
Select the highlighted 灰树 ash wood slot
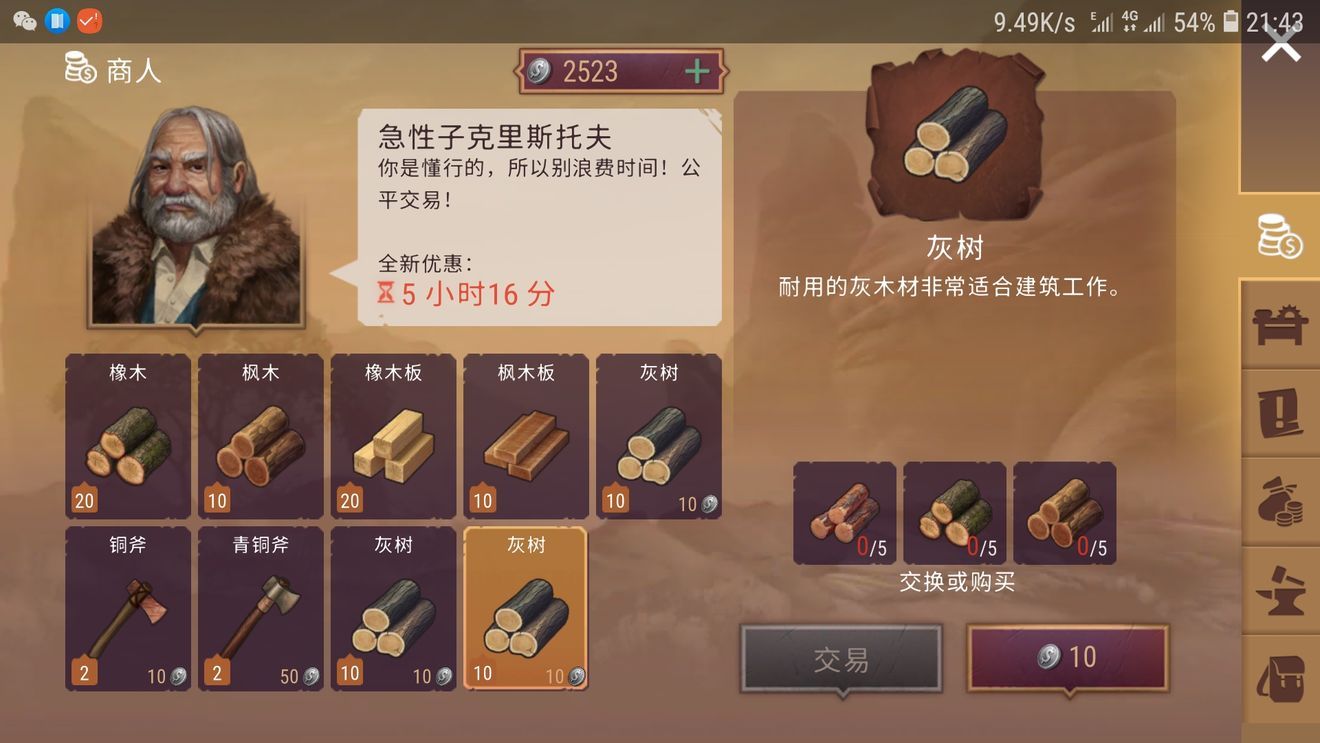(526, 608)
